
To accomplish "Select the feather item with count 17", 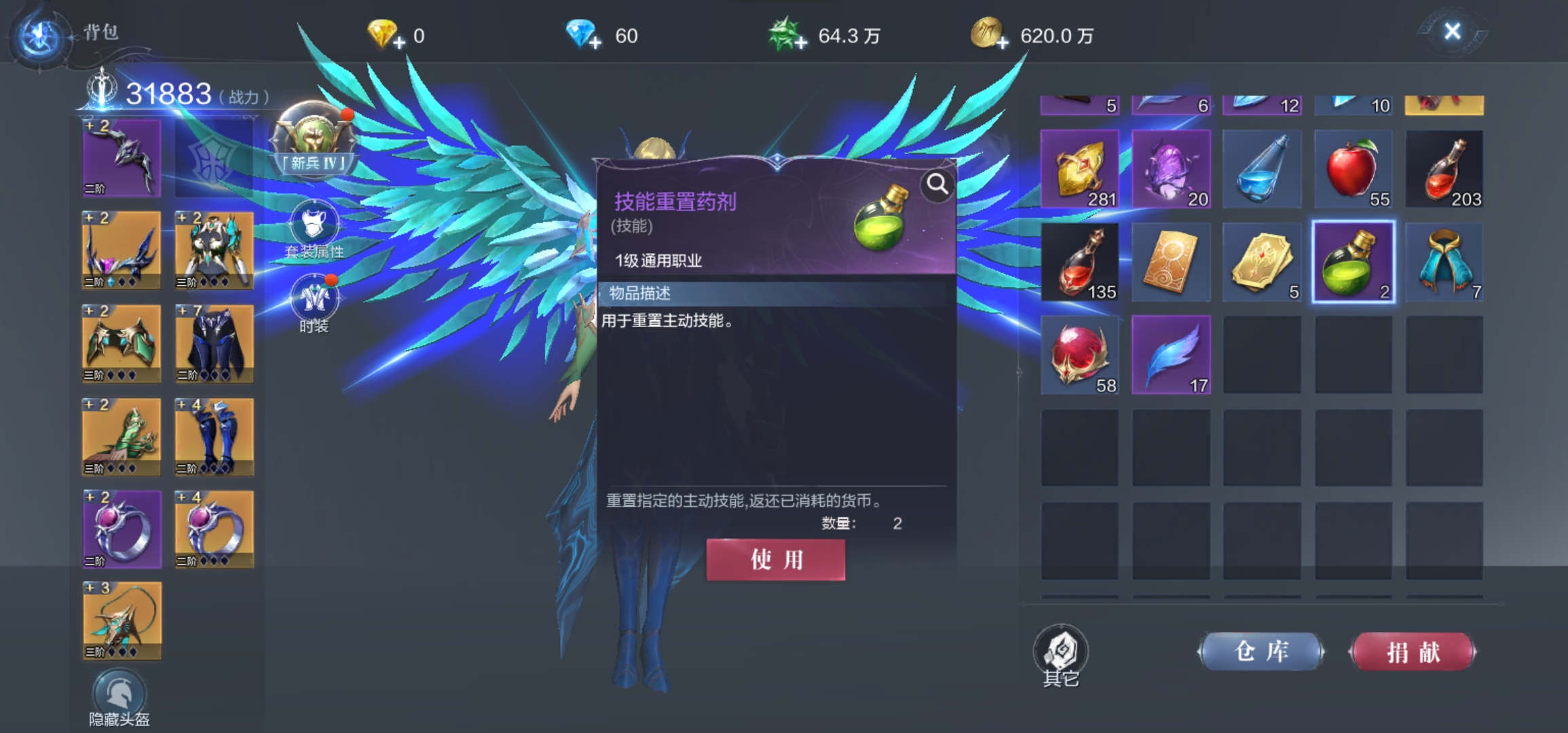I will tap(1170, 354).
